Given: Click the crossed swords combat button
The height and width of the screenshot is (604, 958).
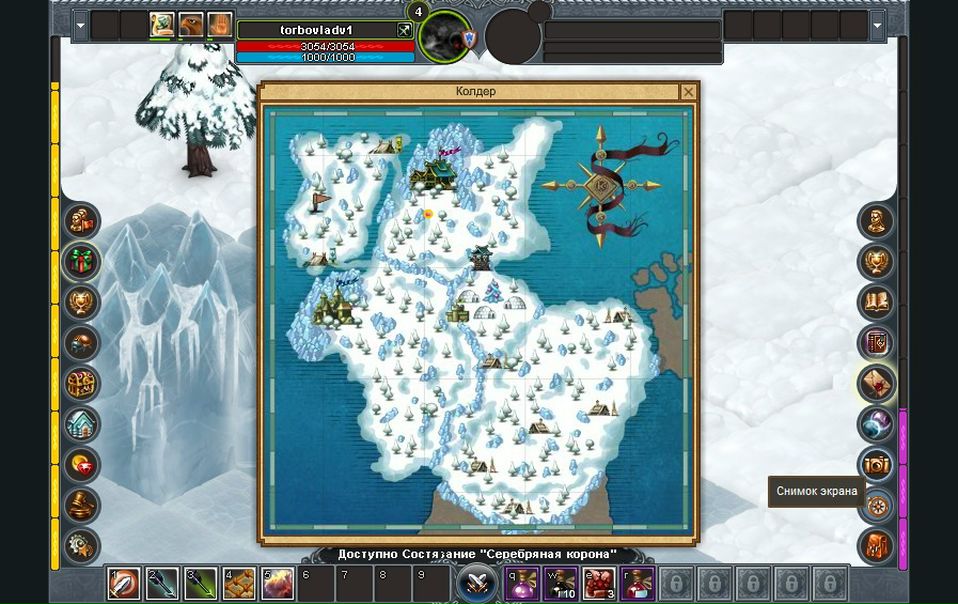Looking at the screenshot, I should 477,582.
